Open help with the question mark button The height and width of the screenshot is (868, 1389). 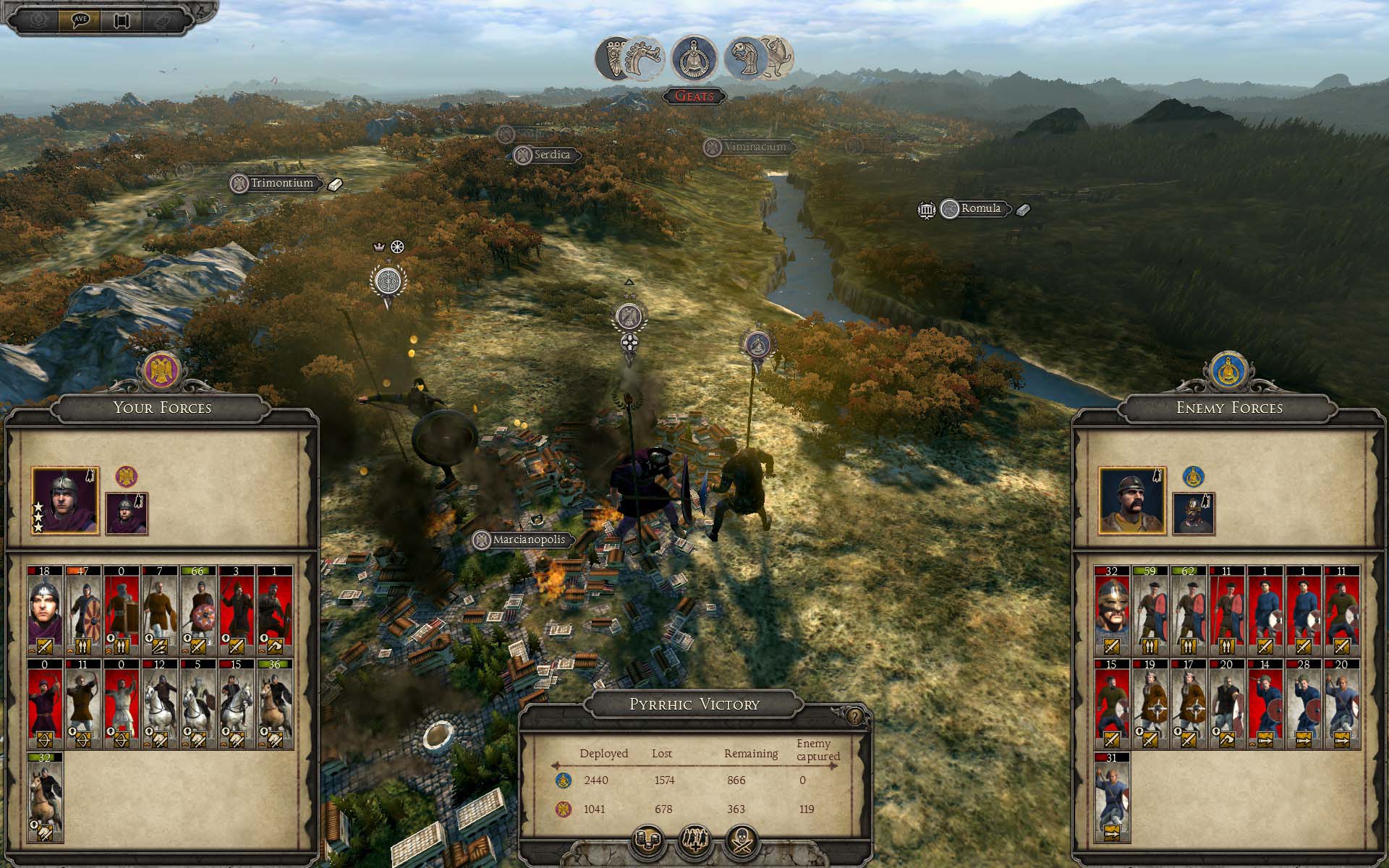[856, 716]
